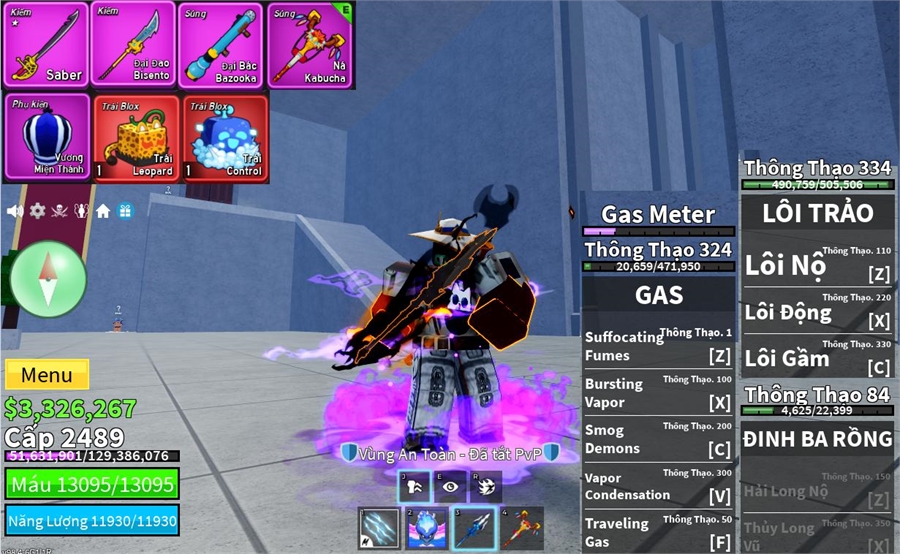Select the Saber sword inventory slot
This screenshot has width=900, height=554.
tap(45, 44)
